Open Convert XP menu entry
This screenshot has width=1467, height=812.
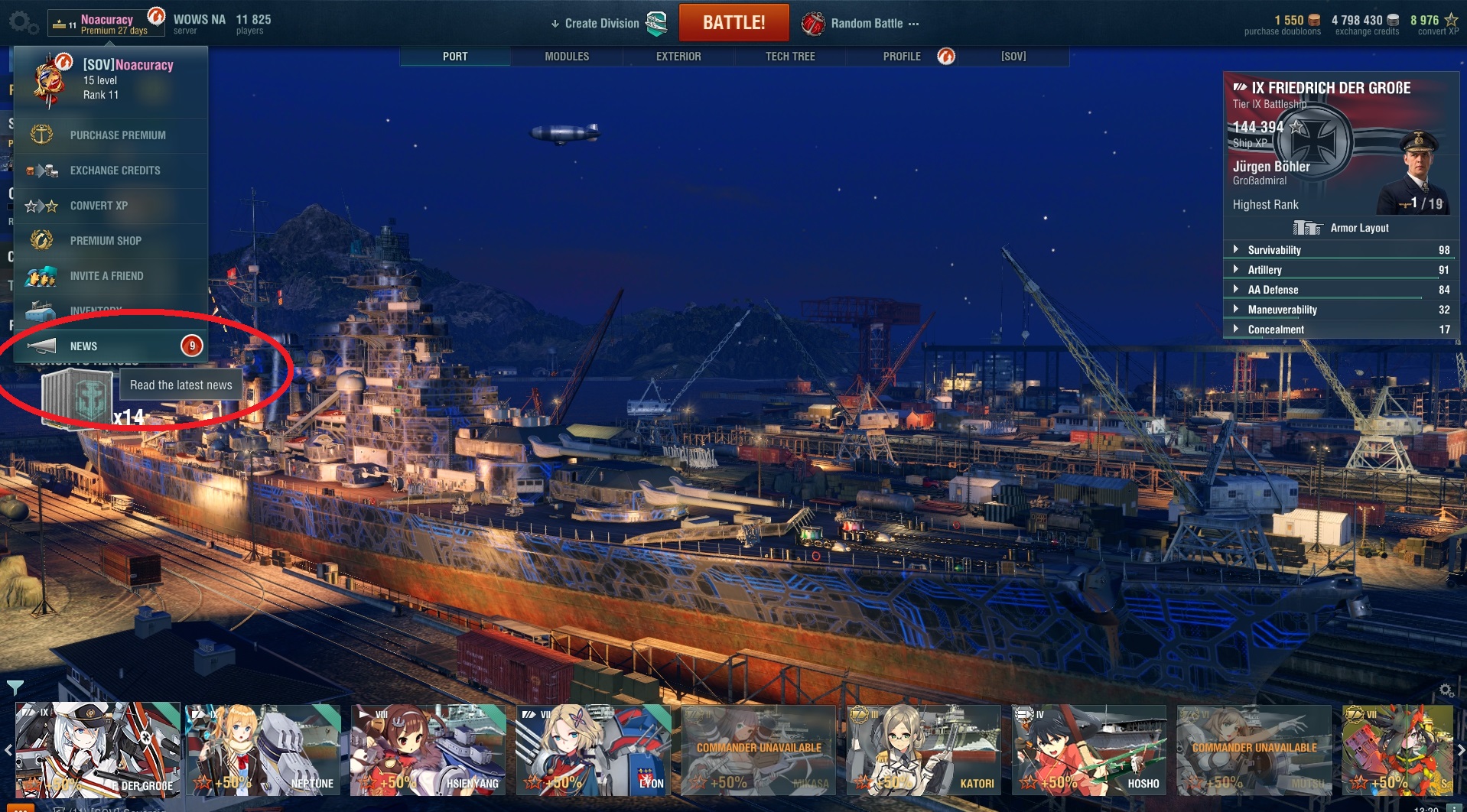99,206
